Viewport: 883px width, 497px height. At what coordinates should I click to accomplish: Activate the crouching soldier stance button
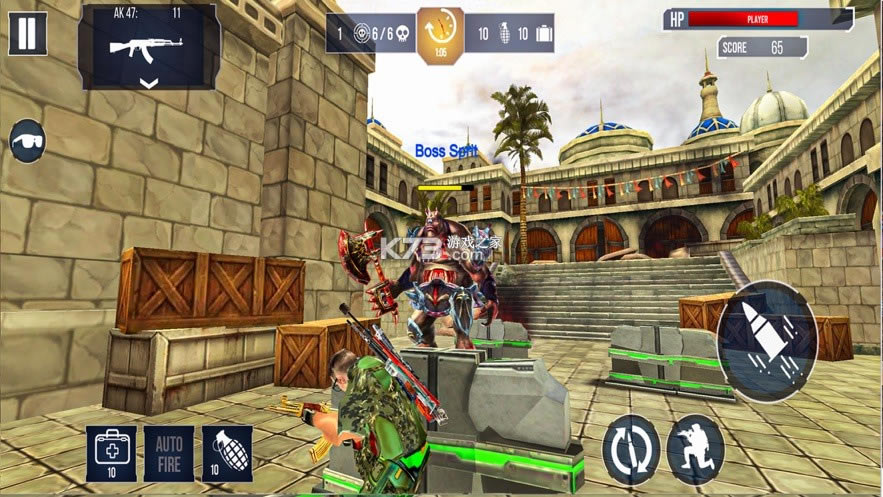pos(696,450)
